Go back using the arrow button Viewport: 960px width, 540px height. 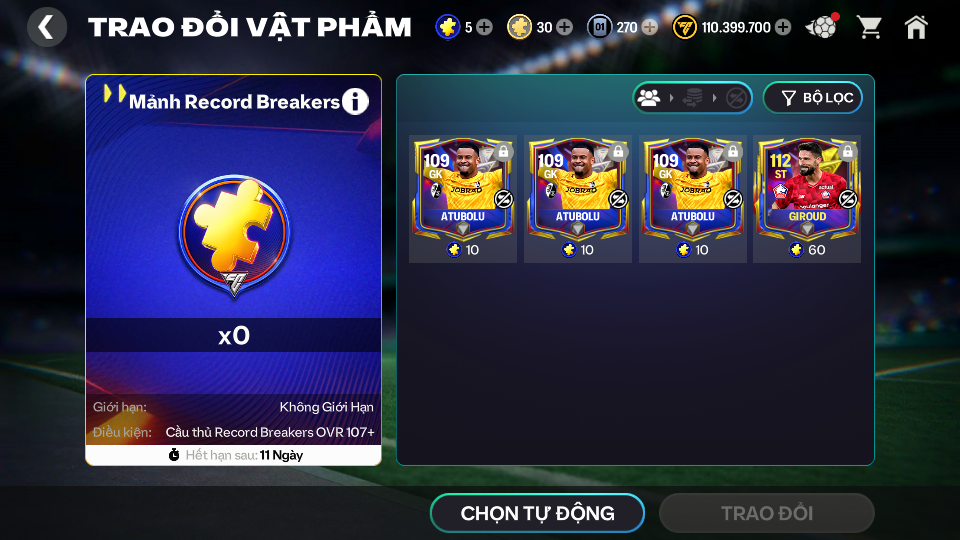pos(47,27)
